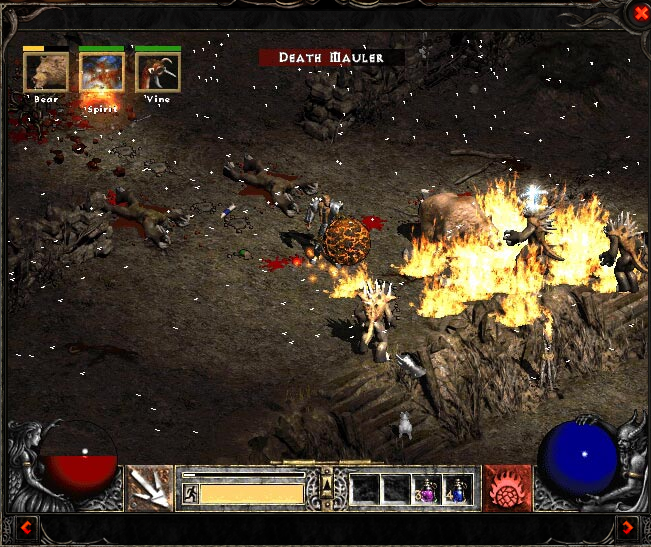
Task: Click the bottom-right red arrow button
Action: tap(627, 527)
